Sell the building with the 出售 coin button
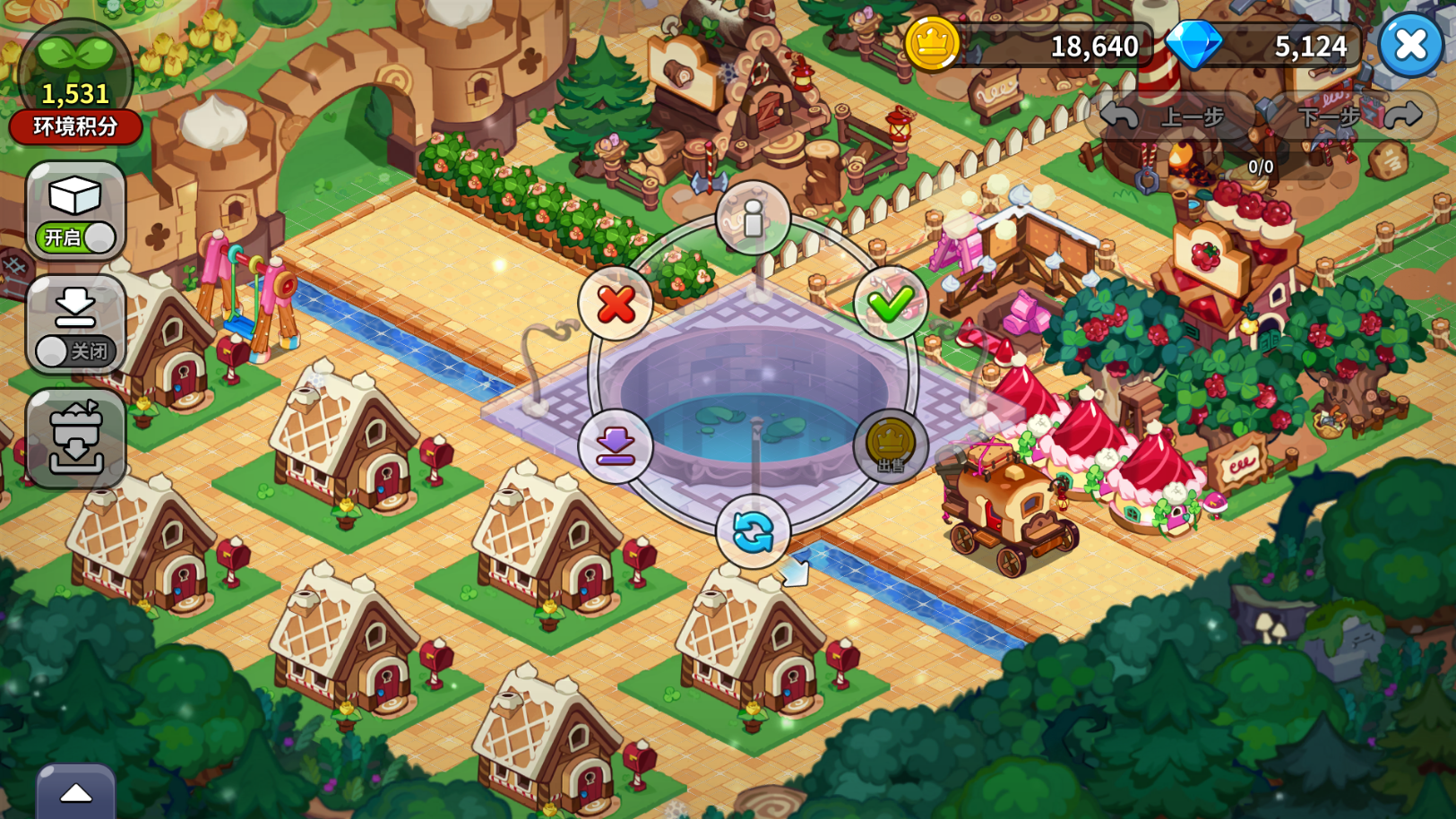 click(x=890, y=445)
